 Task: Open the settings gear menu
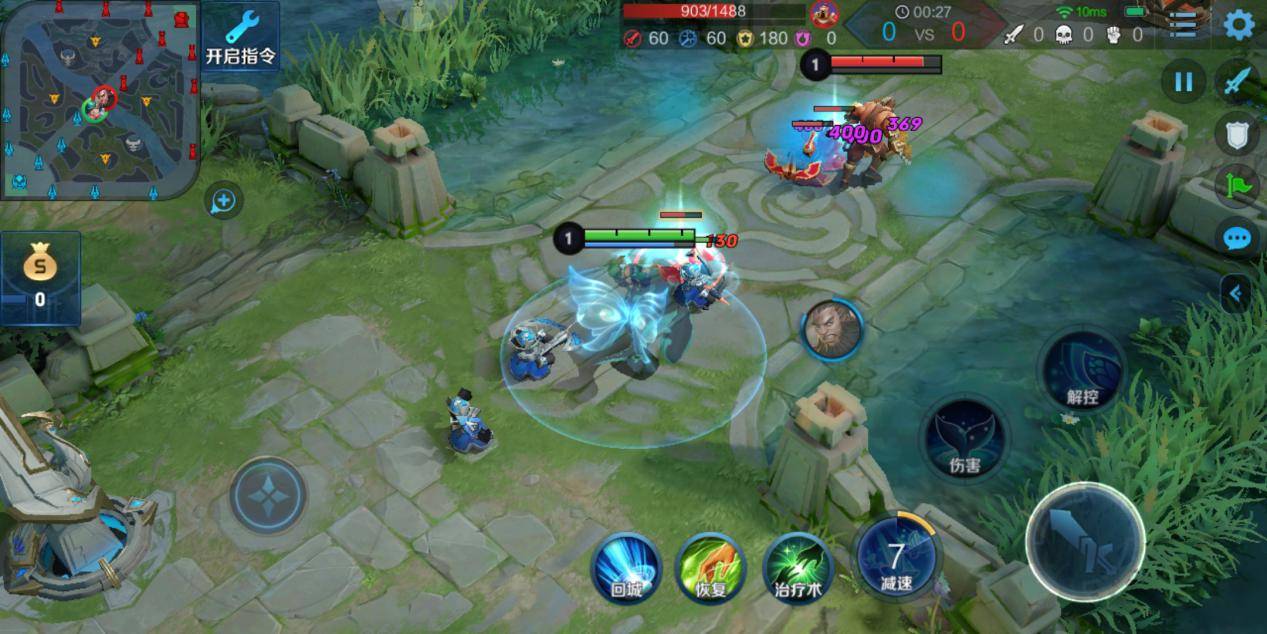(x=1239, y=24)
